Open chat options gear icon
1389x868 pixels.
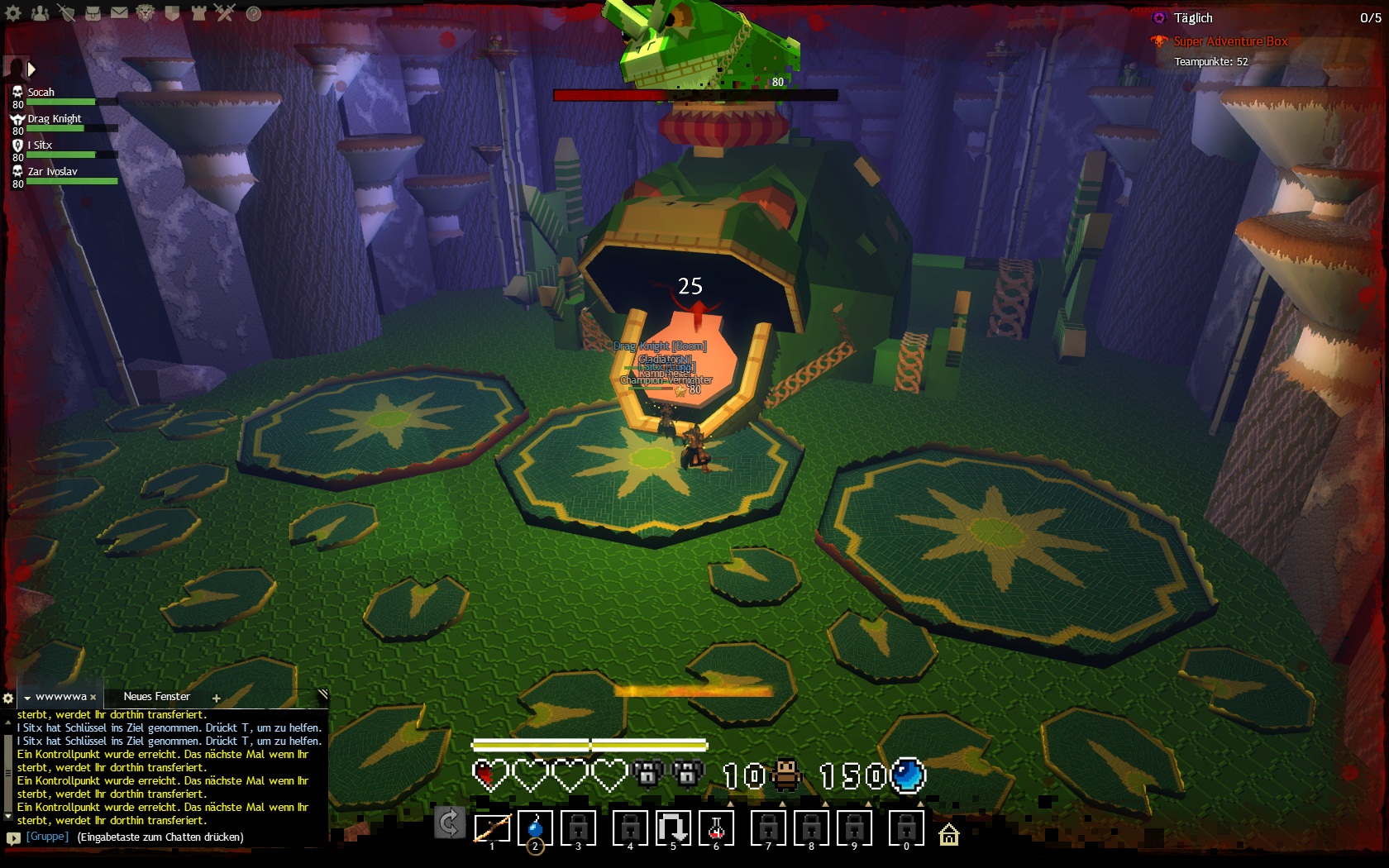pyautogui.click(x=8, y=698)
